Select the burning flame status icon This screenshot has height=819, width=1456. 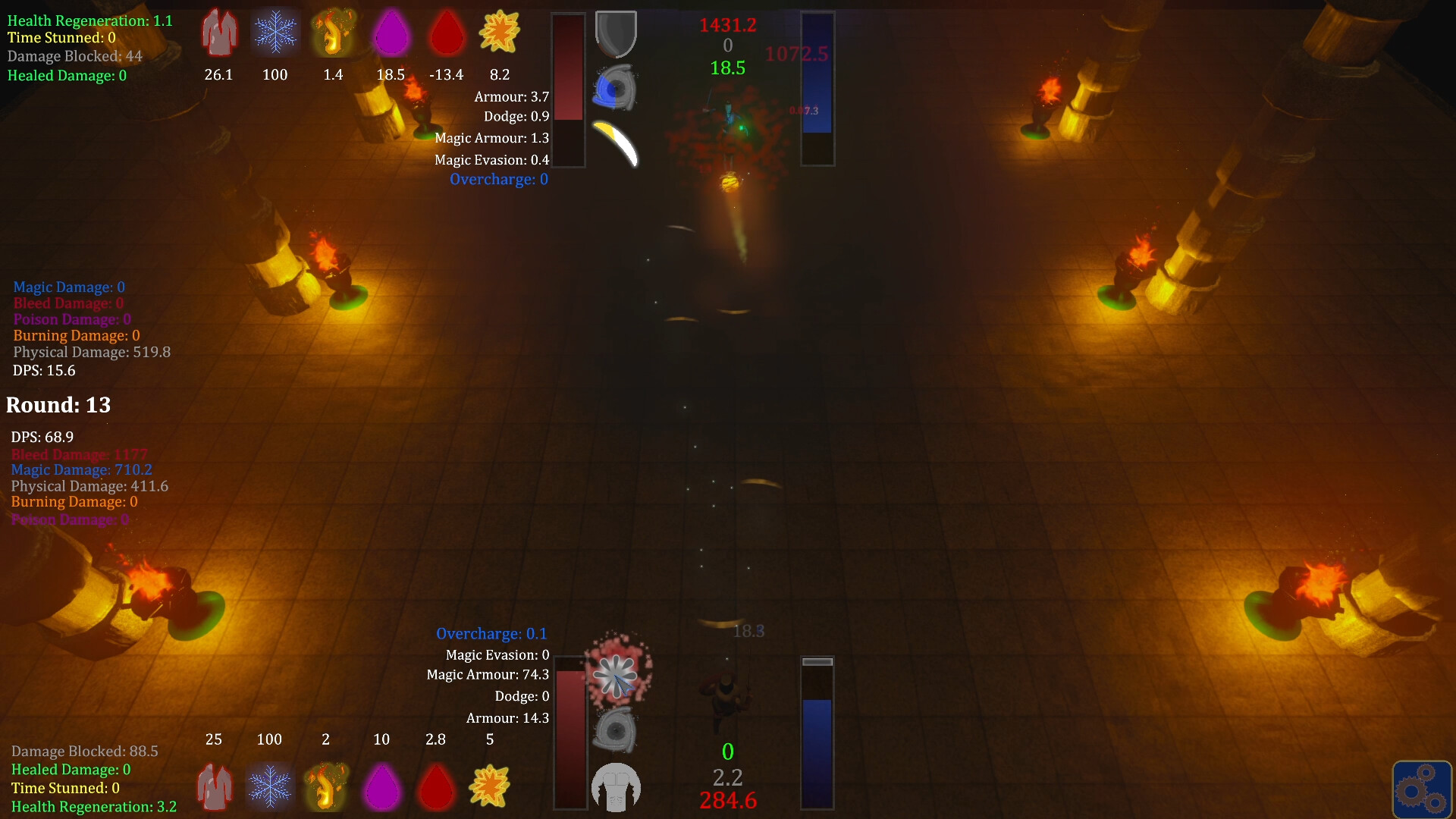click(x=333, y=32)
